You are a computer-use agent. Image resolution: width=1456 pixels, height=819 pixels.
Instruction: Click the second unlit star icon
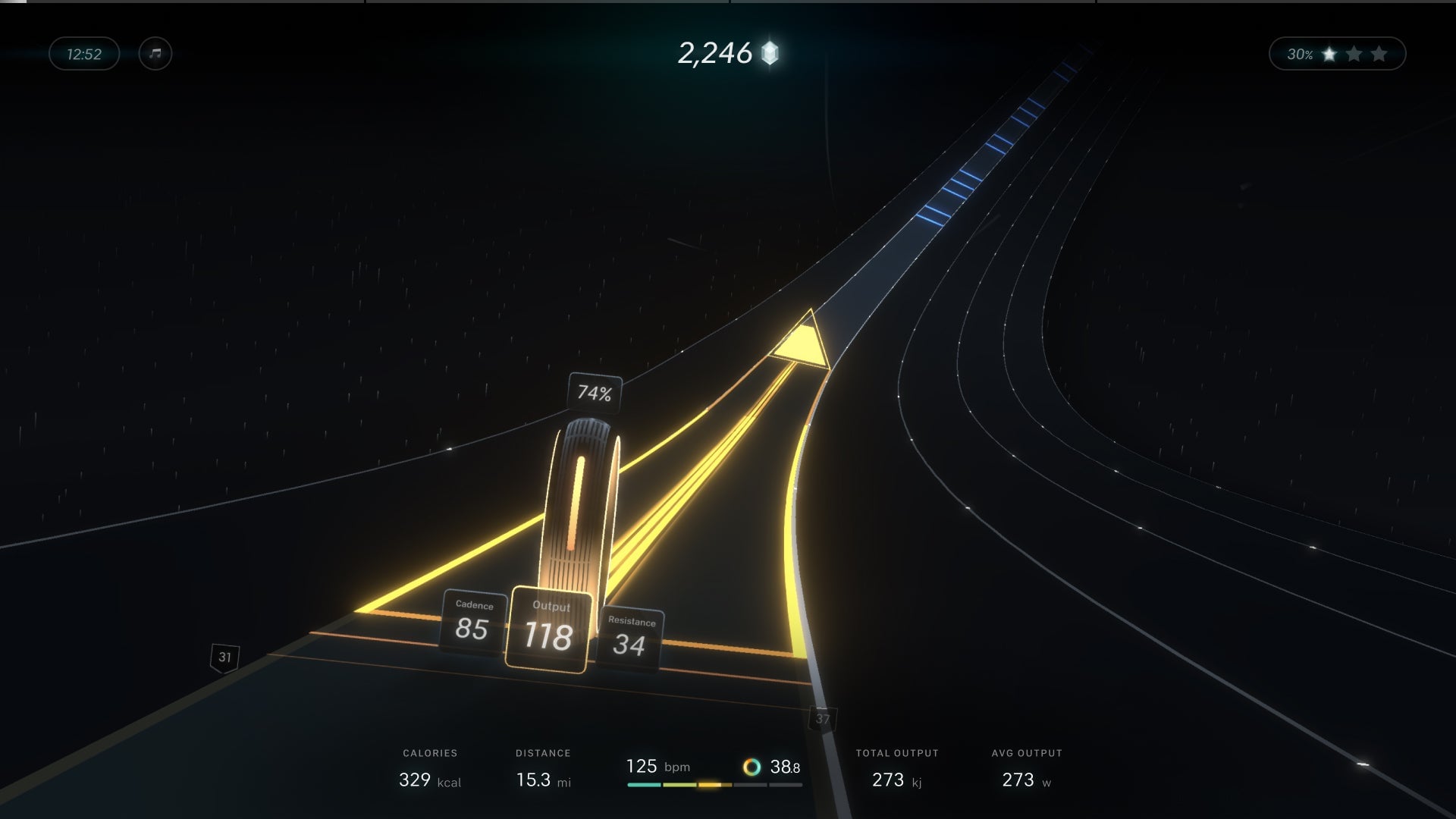(x=1354, y=54)
